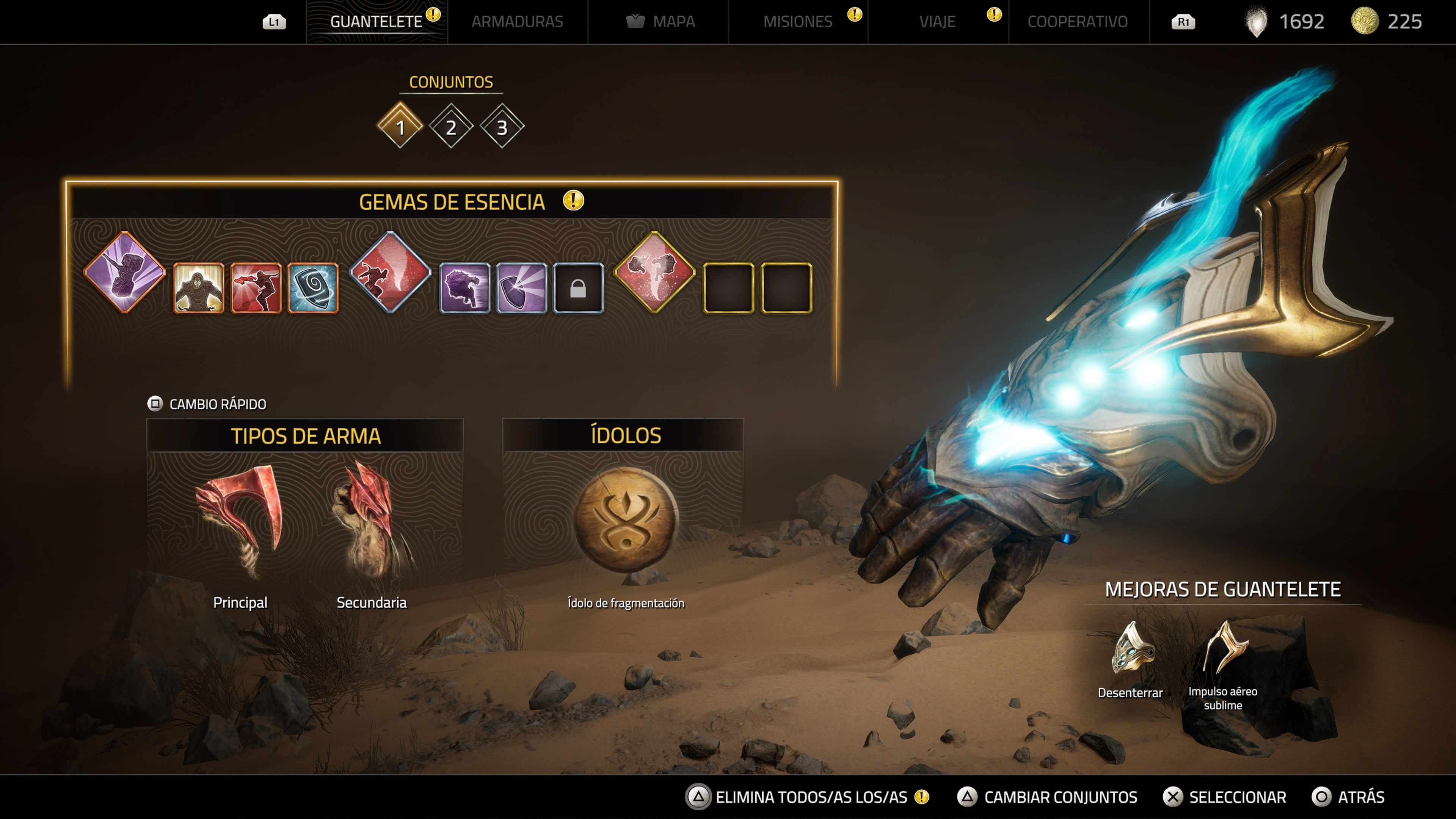This screenshot has height=819, width=1456.
Task: Go to the Misiones tab
Action: point(797,22)
